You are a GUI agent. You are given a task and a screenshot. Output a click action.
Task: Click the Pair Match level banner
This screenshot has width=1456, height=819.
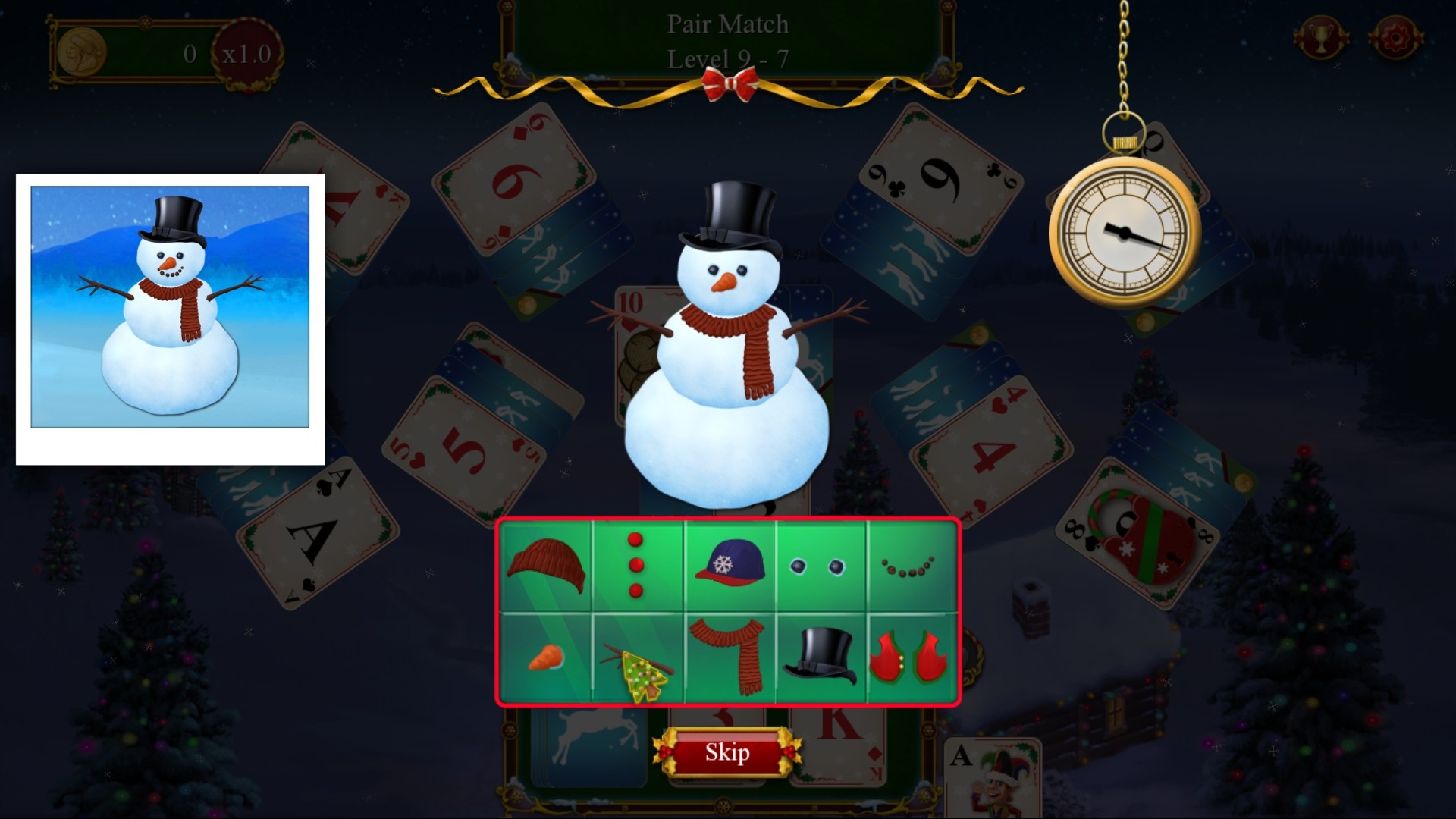tap(728, 42)
